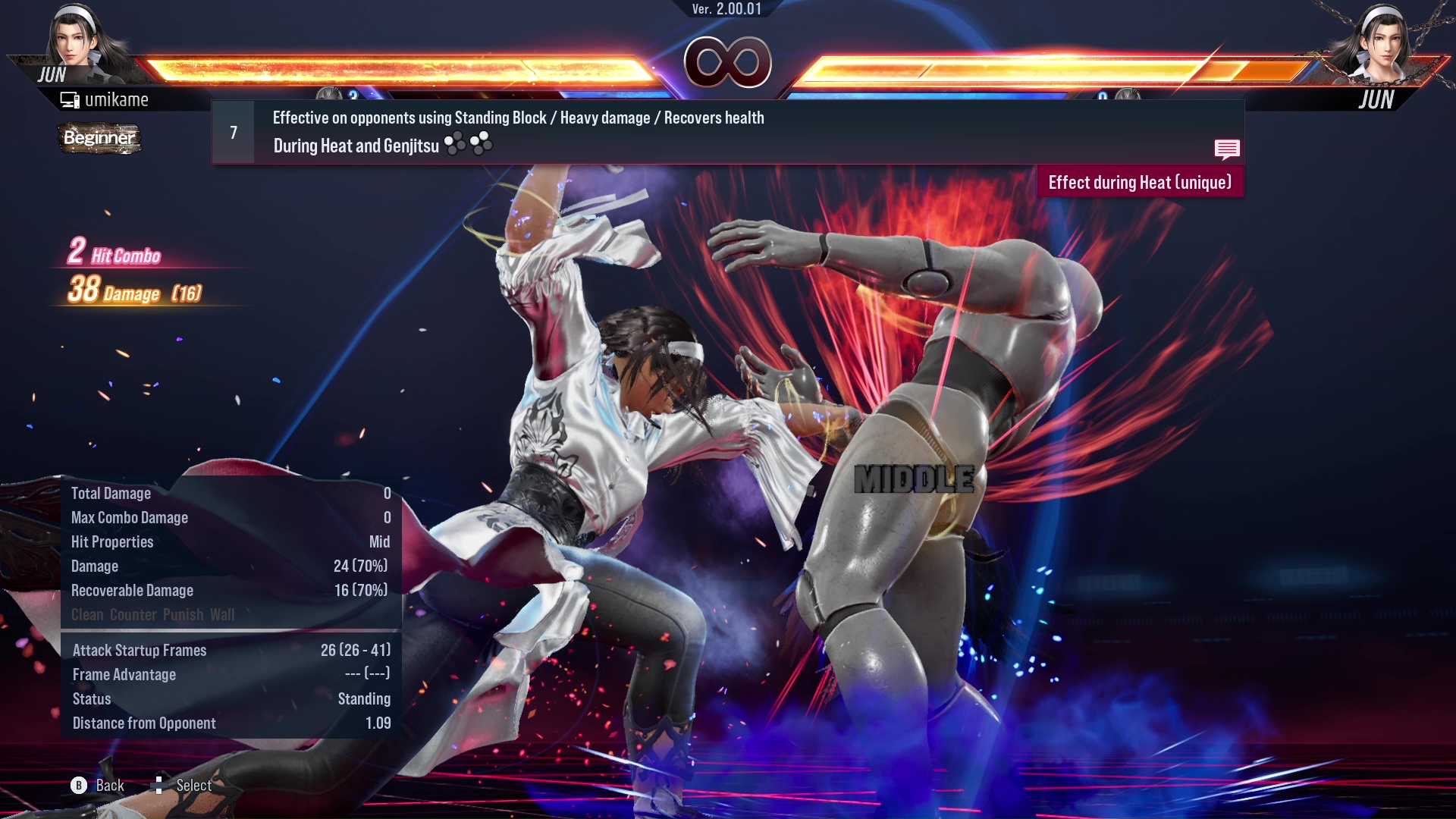The width and height of the screenshot is (1456, 819).
Task: Click the Select button prompt icon
Action: click(x=160, y=785)
